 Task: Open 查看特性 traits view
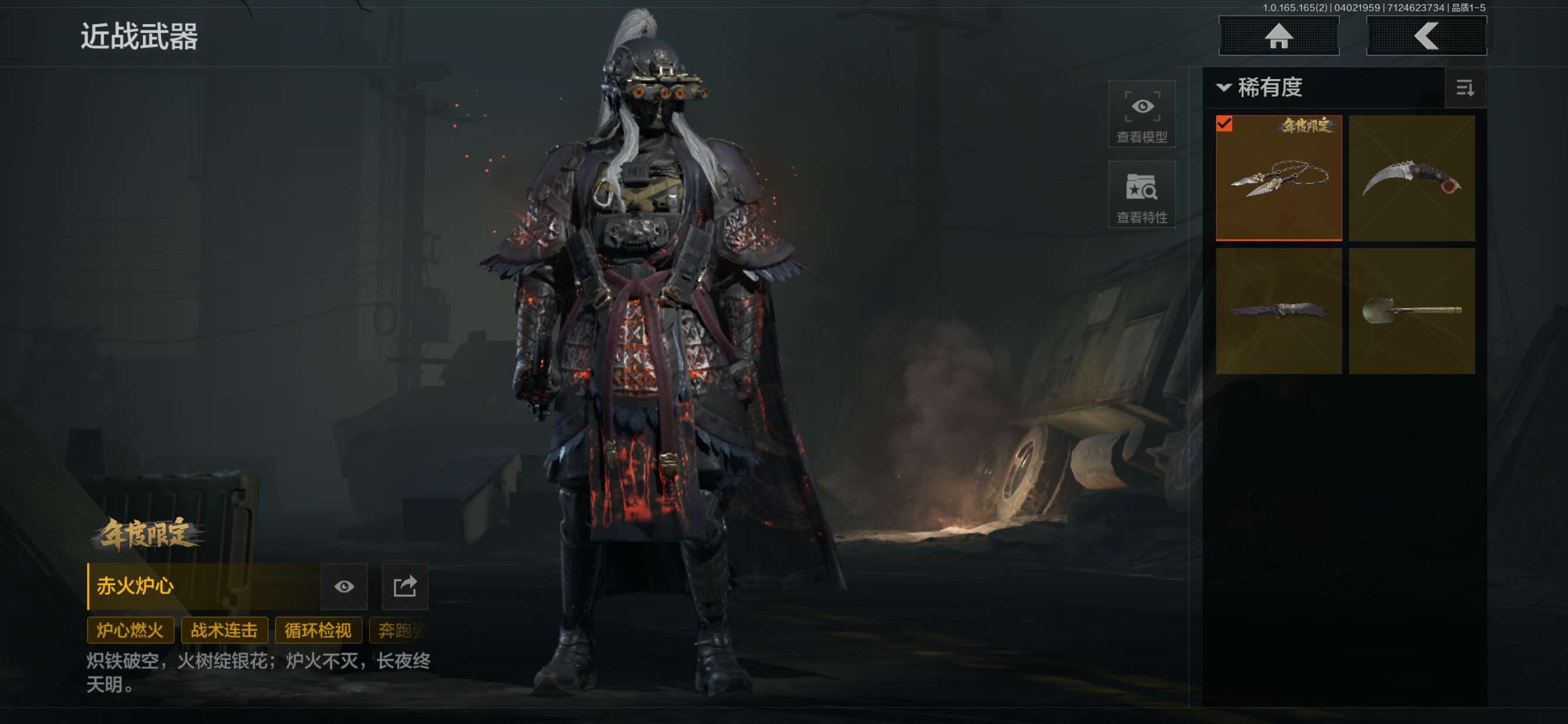coord(1141,194)
